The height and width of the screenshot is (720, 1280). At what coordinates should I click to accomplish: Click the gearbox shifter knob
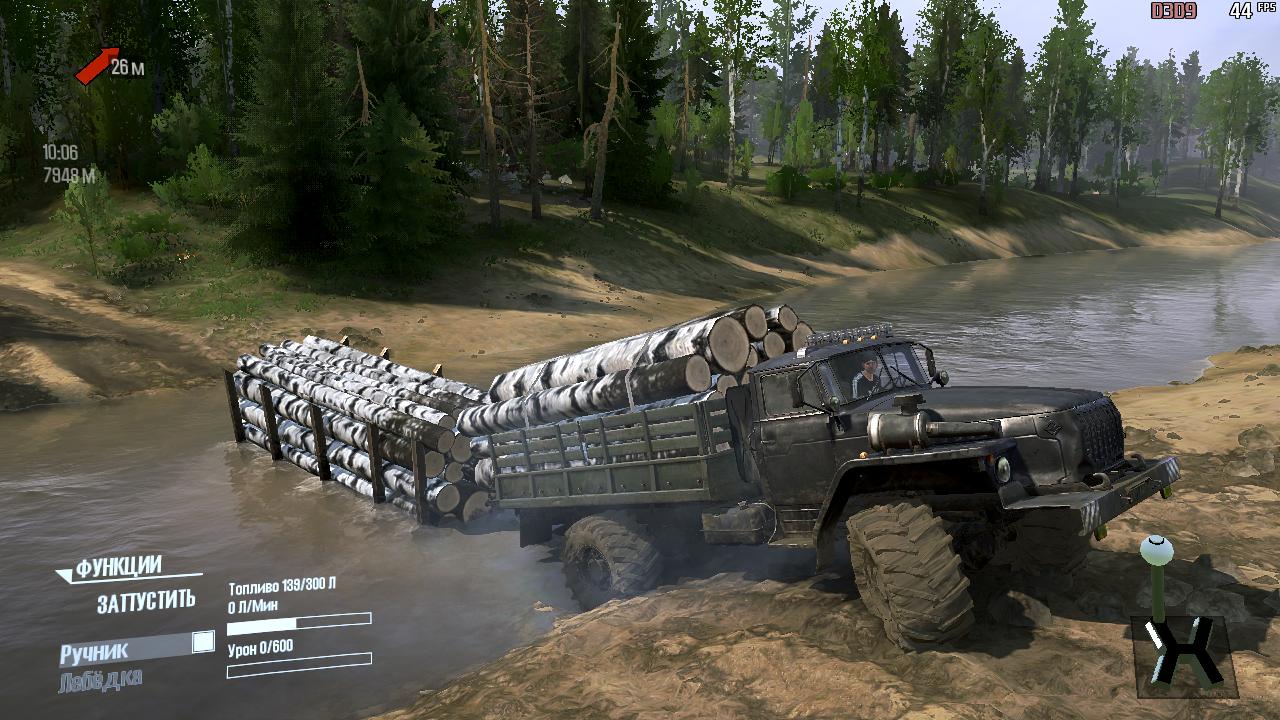pos(1157,551)
